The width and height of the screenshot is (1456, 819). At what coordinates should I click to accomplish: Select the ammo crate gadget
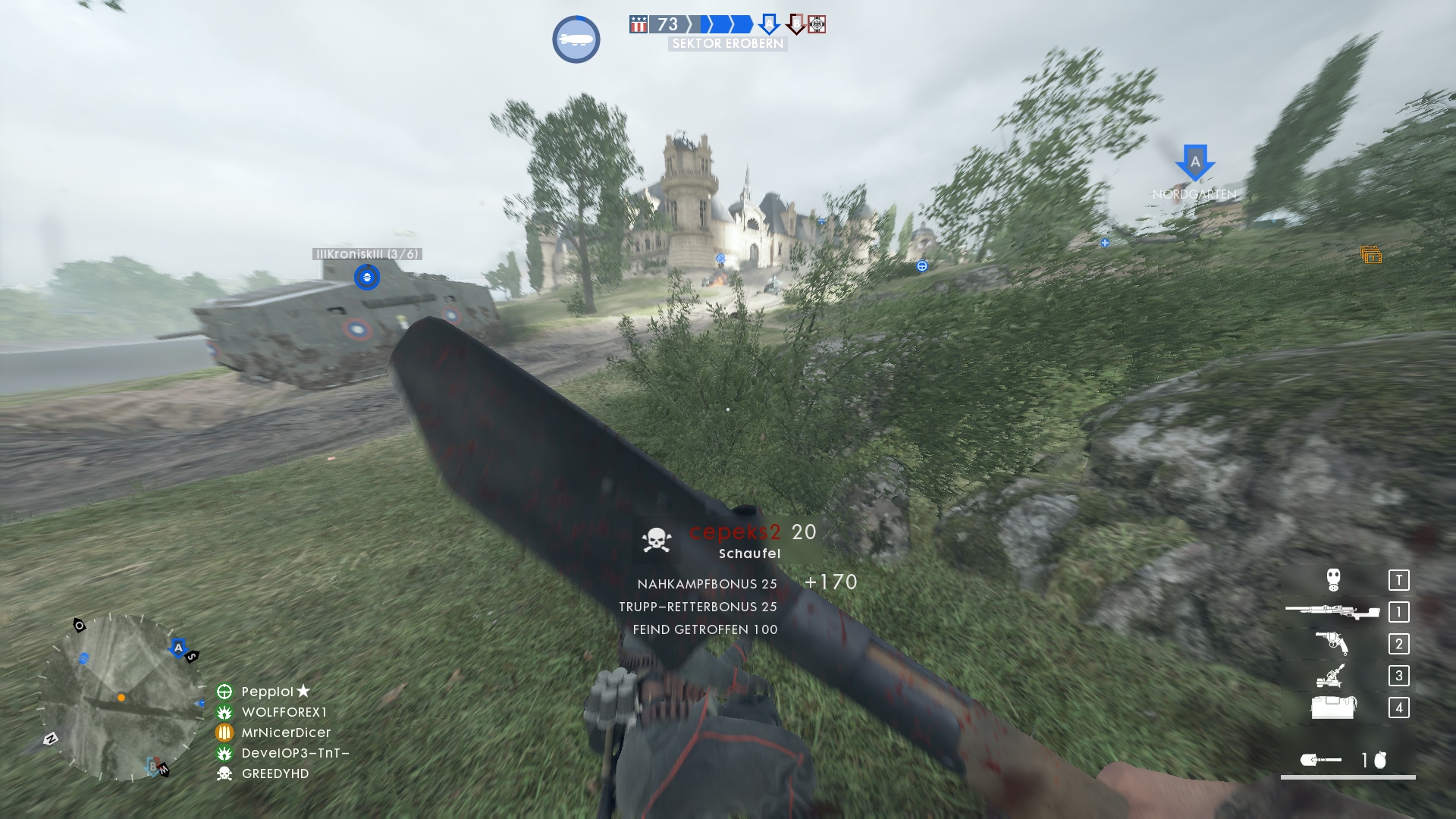[x=1333, y=708]
